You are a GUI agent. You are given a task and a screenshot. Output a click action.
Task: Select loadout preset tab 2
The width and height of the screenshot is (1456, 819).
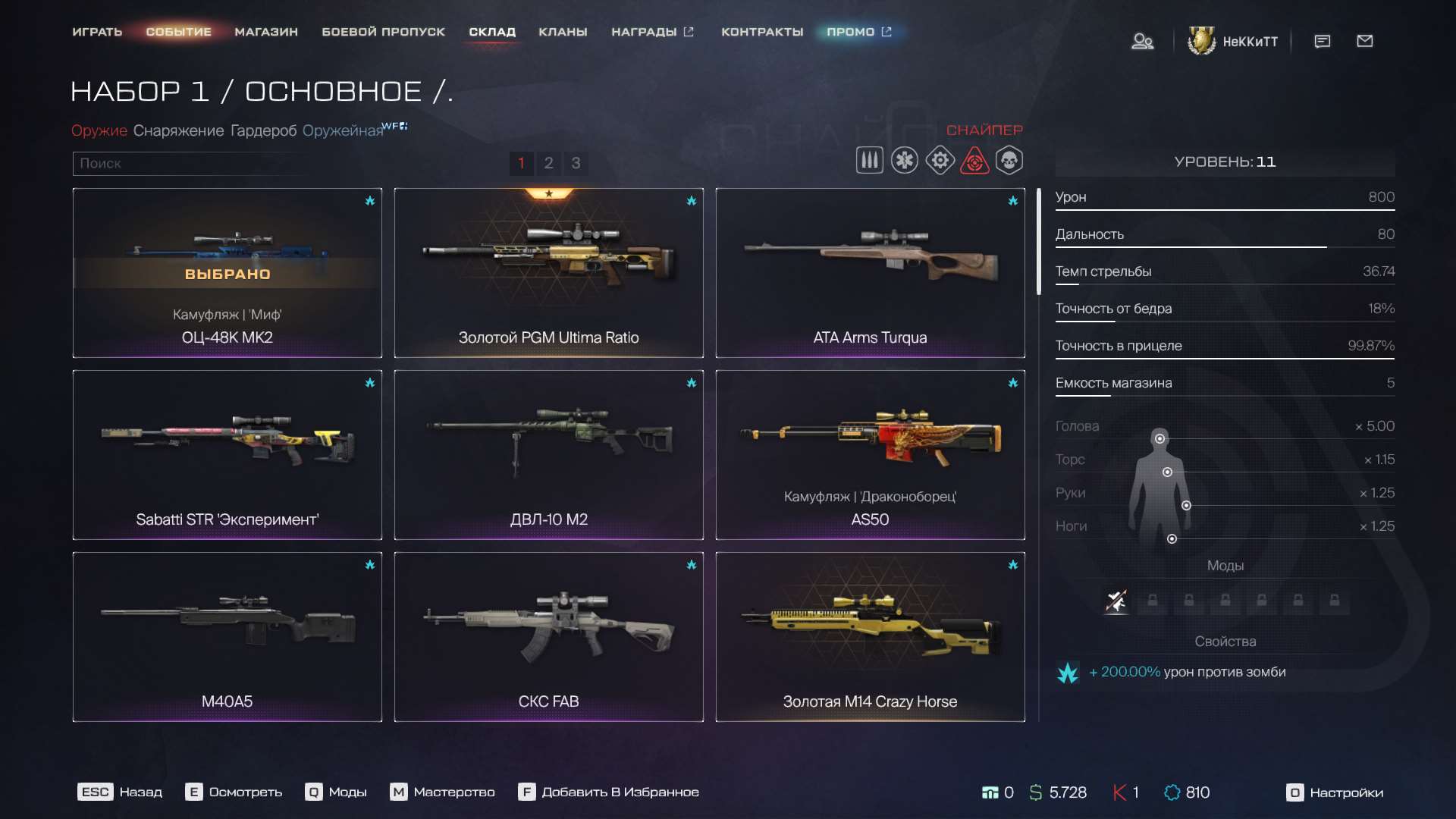click(548, 163)
